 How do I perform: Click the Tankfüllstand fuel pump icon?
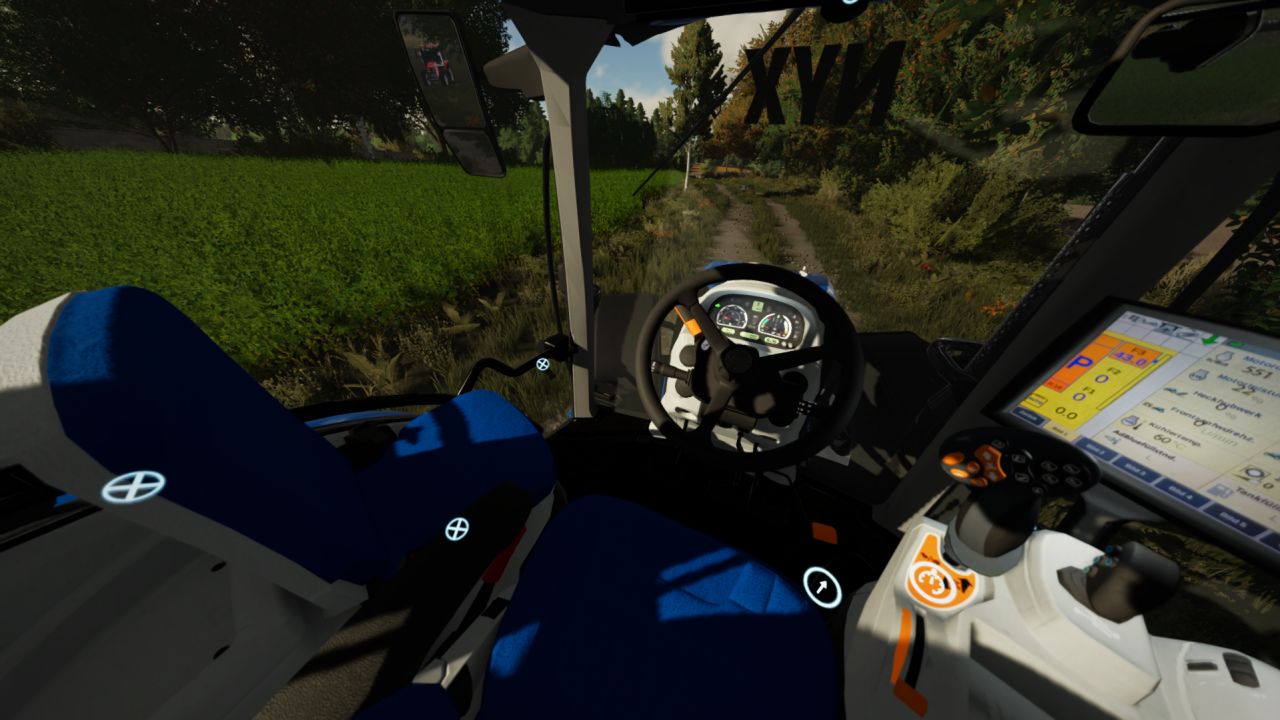point(1221,492)
